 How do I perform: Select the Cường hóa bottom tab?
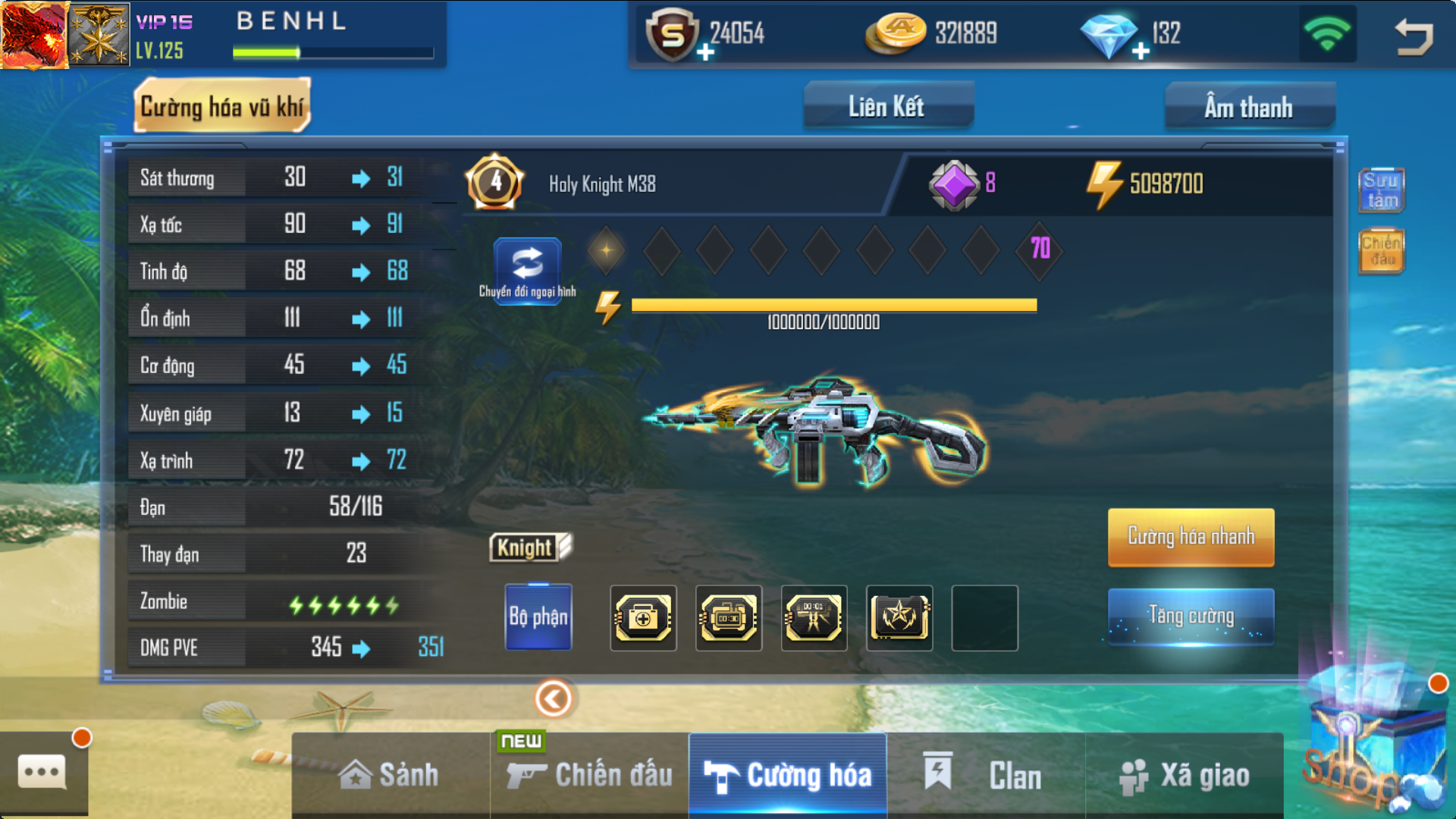(x=788, y=775)
